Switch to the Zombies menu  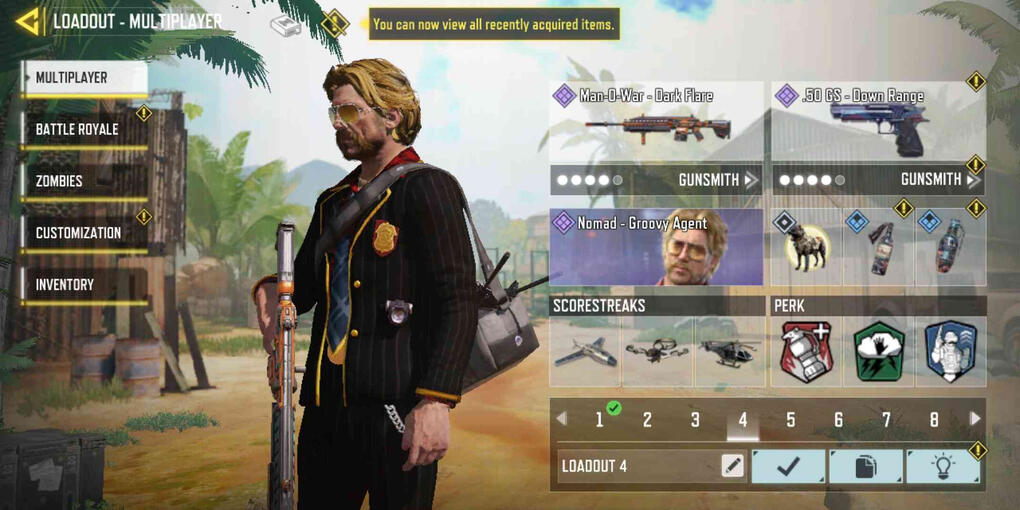click(x=86, y=182)
